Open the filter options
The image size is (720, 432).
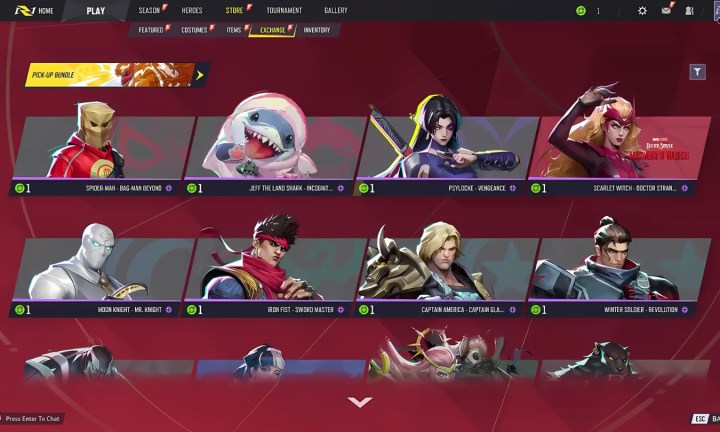pyautogui.click(x=697, y=72)
